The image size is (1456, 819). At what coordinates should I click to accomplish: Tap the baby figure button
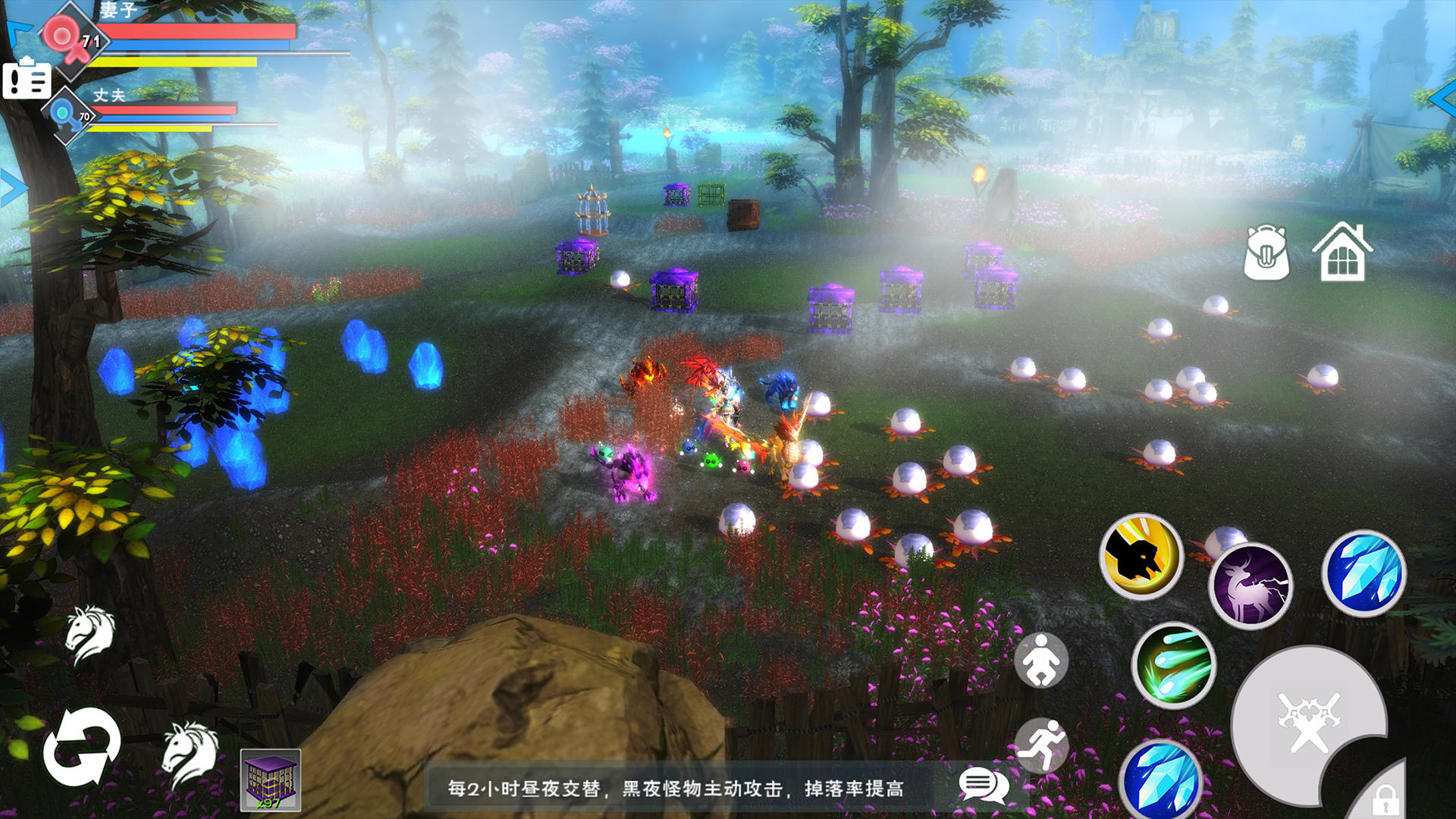click(x=1041, y=661)
